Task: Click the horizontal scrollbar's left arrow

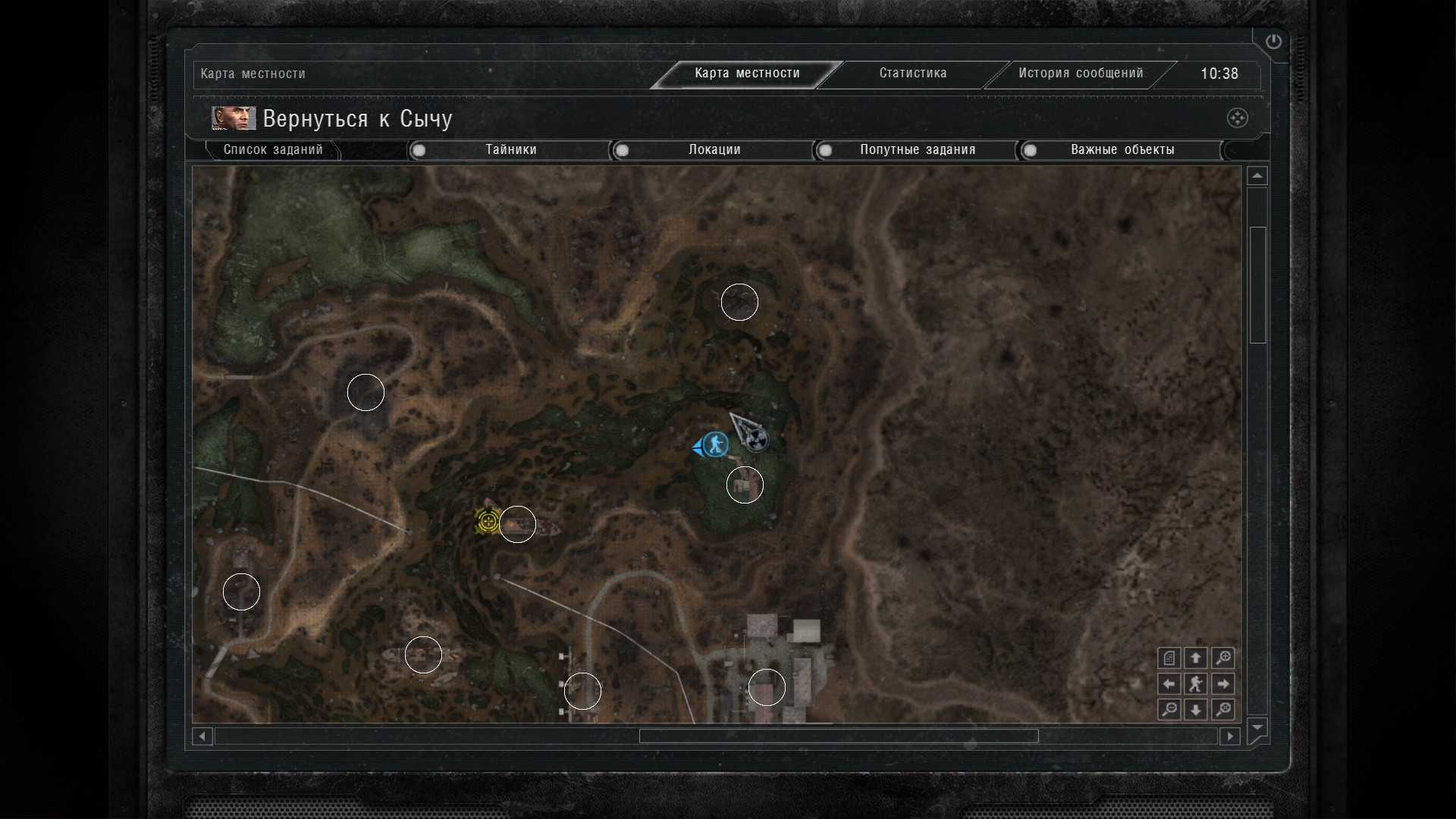Action: point(202,736)
